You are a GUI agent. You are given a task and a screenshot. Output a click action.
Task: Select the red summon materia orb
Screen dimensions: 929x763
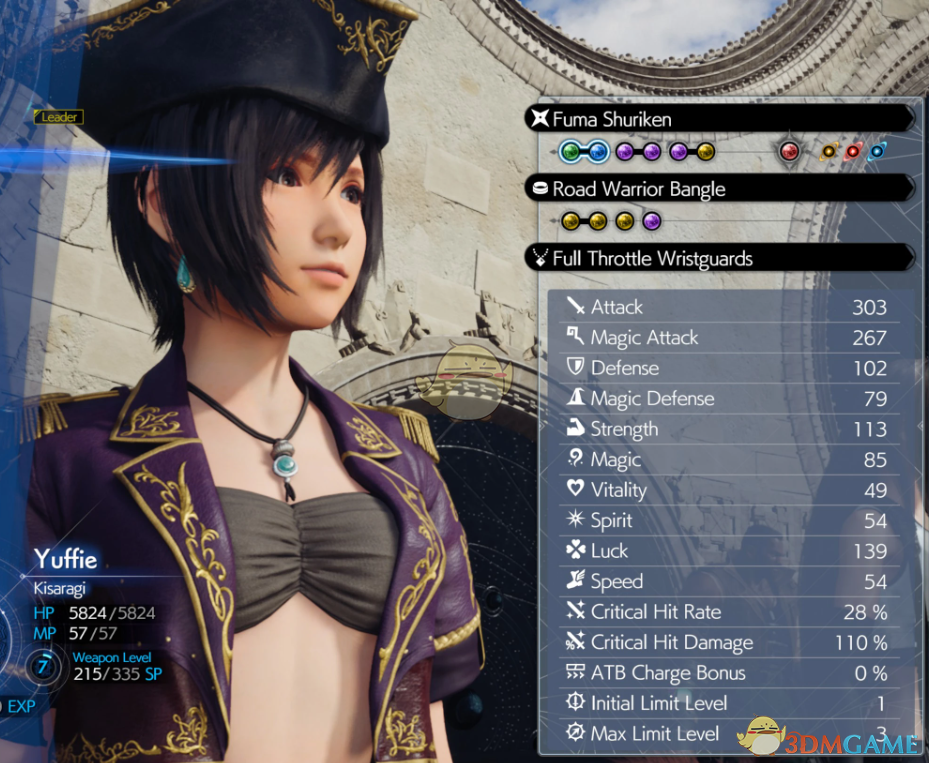point(790,152)
